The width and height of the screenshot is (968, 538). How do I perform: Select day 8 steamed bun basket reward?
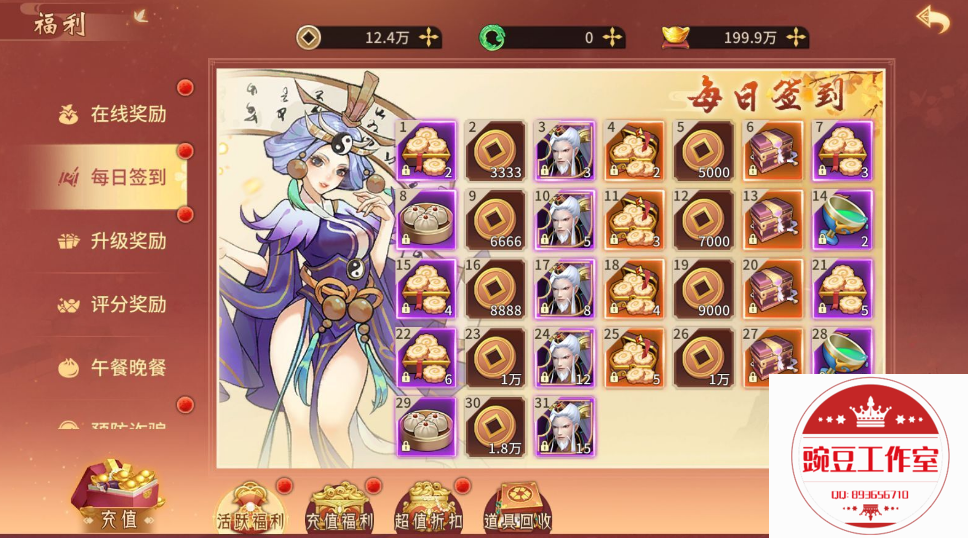[x=427, y=219]
